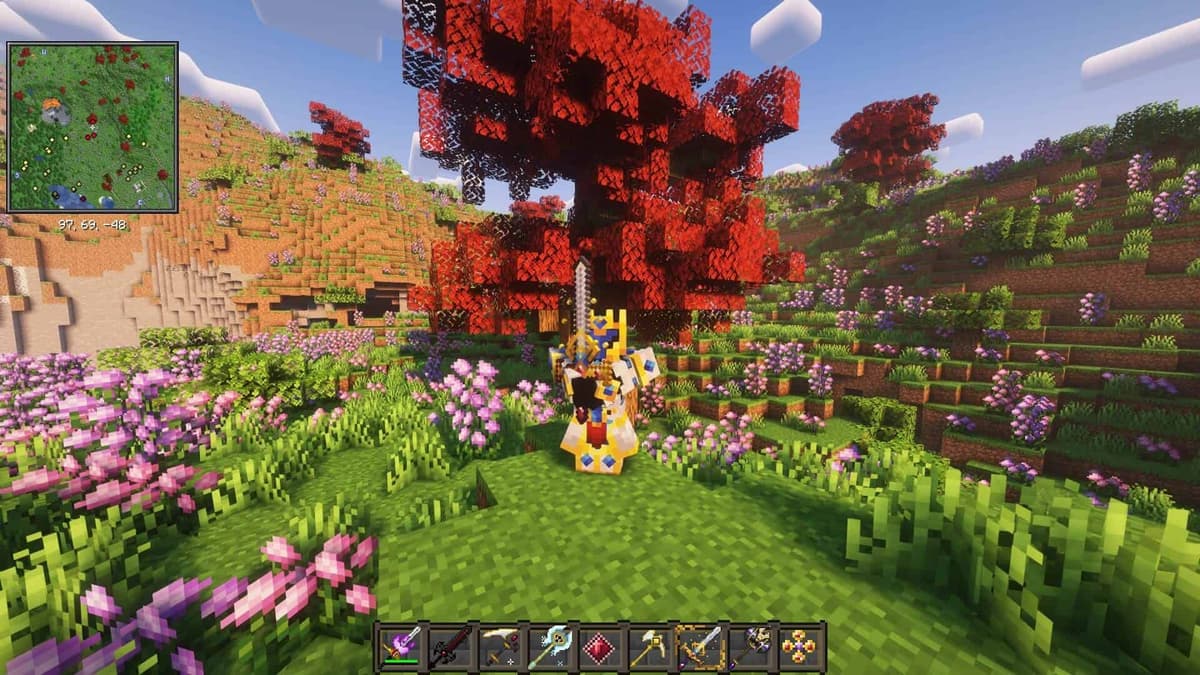Choose the highlighted silver sword slot

click(700, 647)
